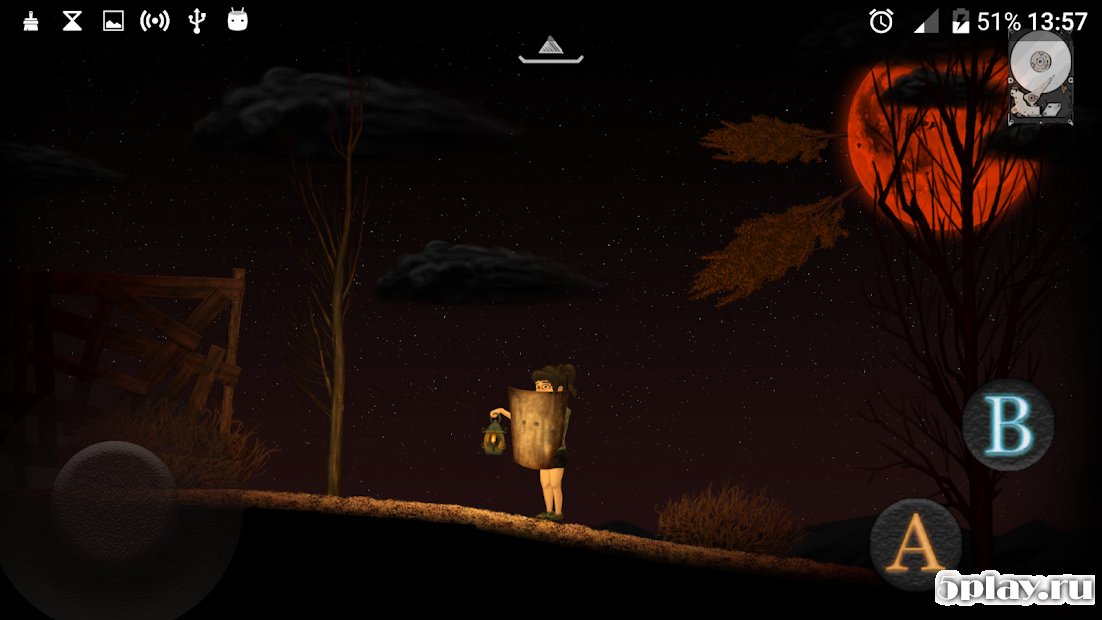The height and width of the screenshot is (620, 1102).
Task: Tap the orange A action button
Action: click(x=915, y=545)
